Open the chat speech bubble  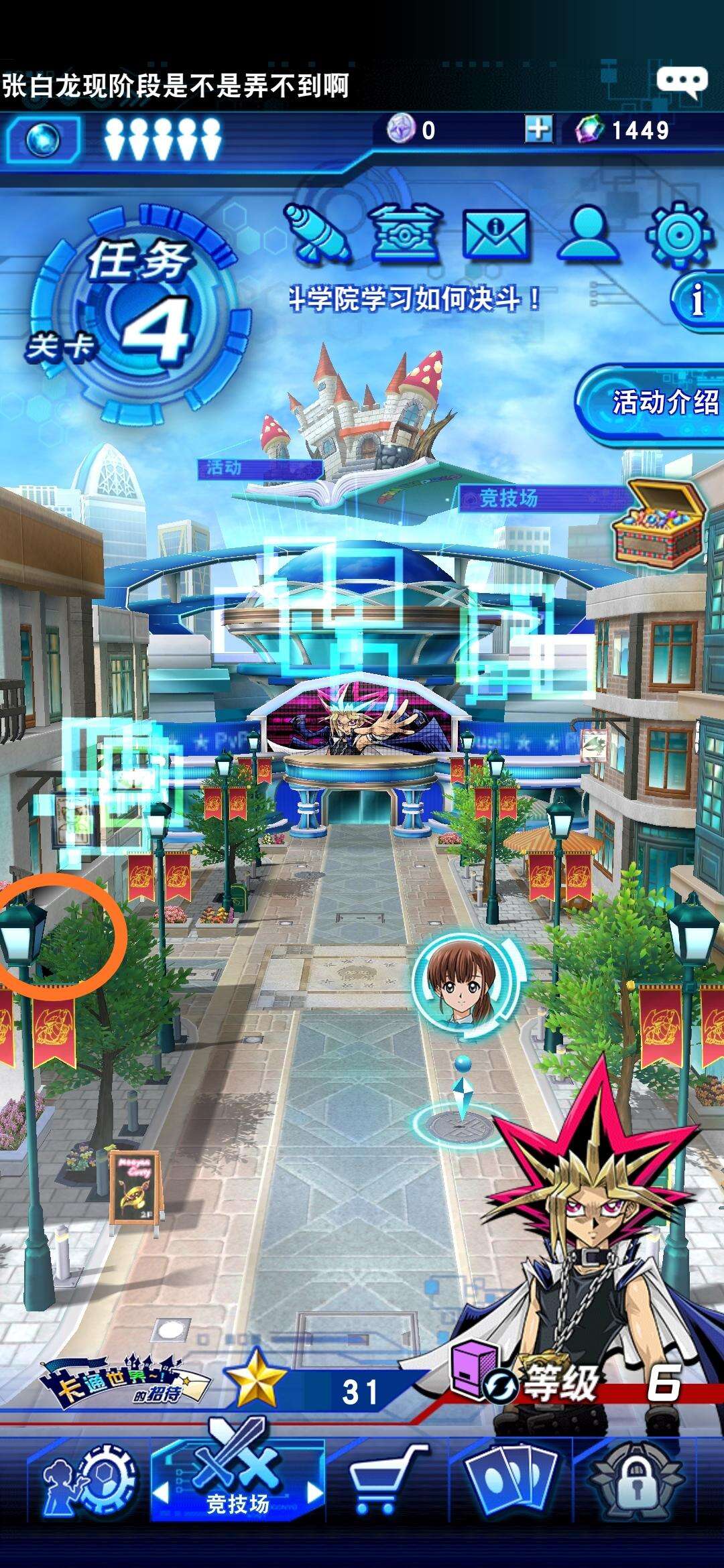pos(682,82)
